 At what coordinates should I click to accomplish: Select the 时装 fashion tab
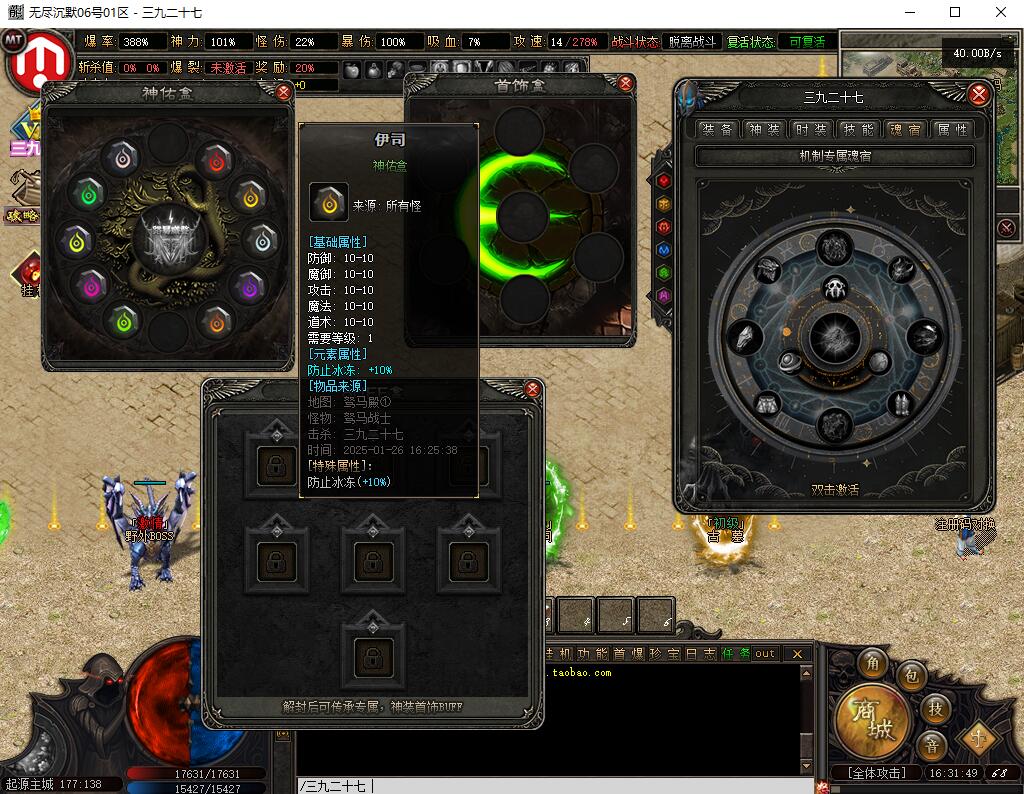coord(811,129)
